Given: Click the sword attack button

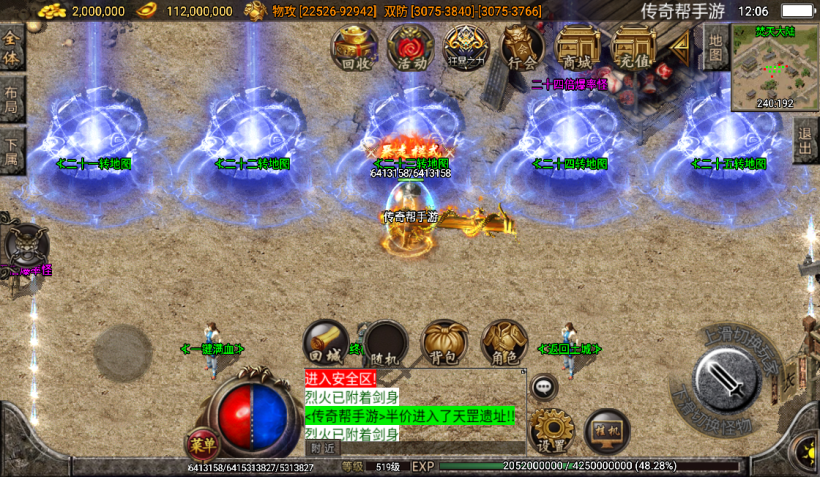Looking at the screenshot, I should click(x=727, y=380).
